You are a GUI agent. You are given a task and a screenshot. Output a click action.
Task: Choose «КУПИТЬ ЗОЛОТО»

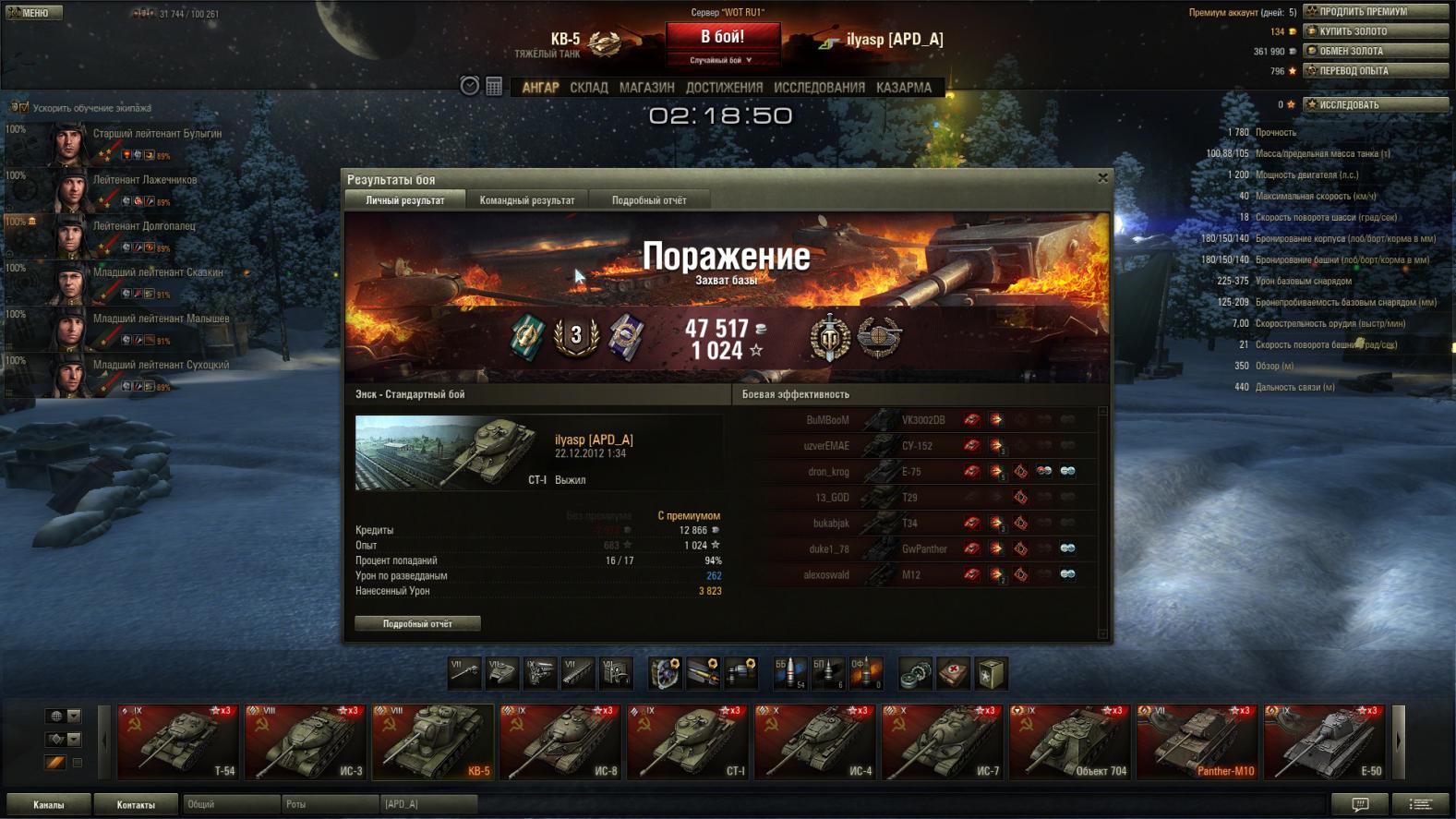point(1375,31)
